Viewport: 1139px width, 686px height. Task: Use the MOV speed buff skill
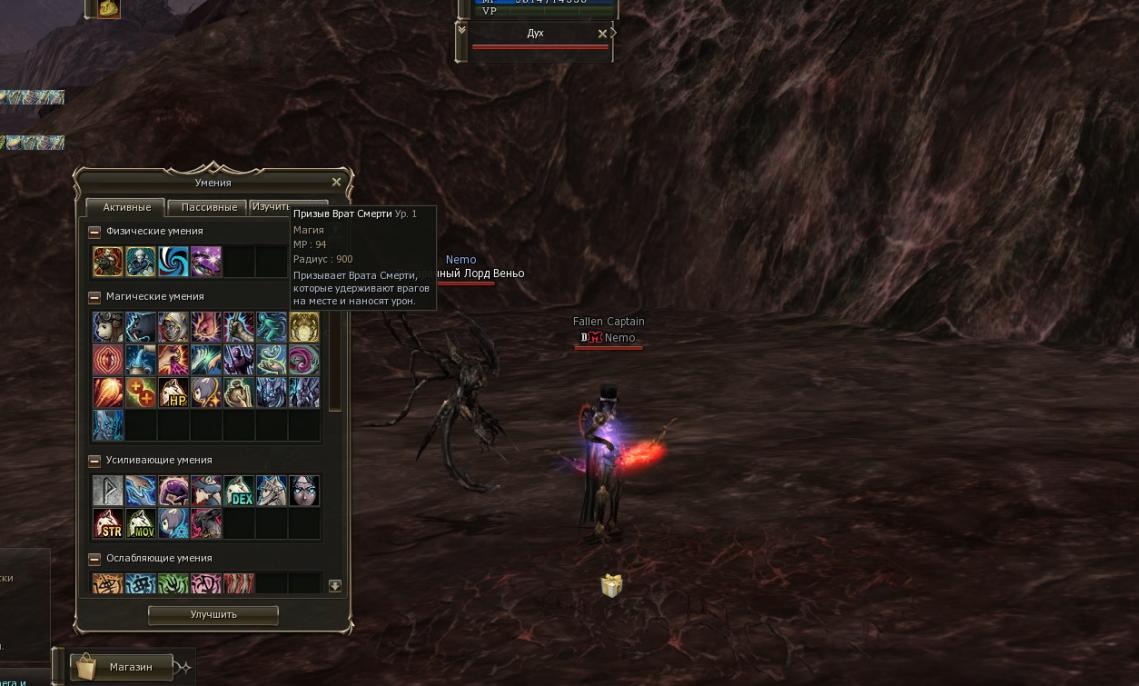click(x=141, y=523)
